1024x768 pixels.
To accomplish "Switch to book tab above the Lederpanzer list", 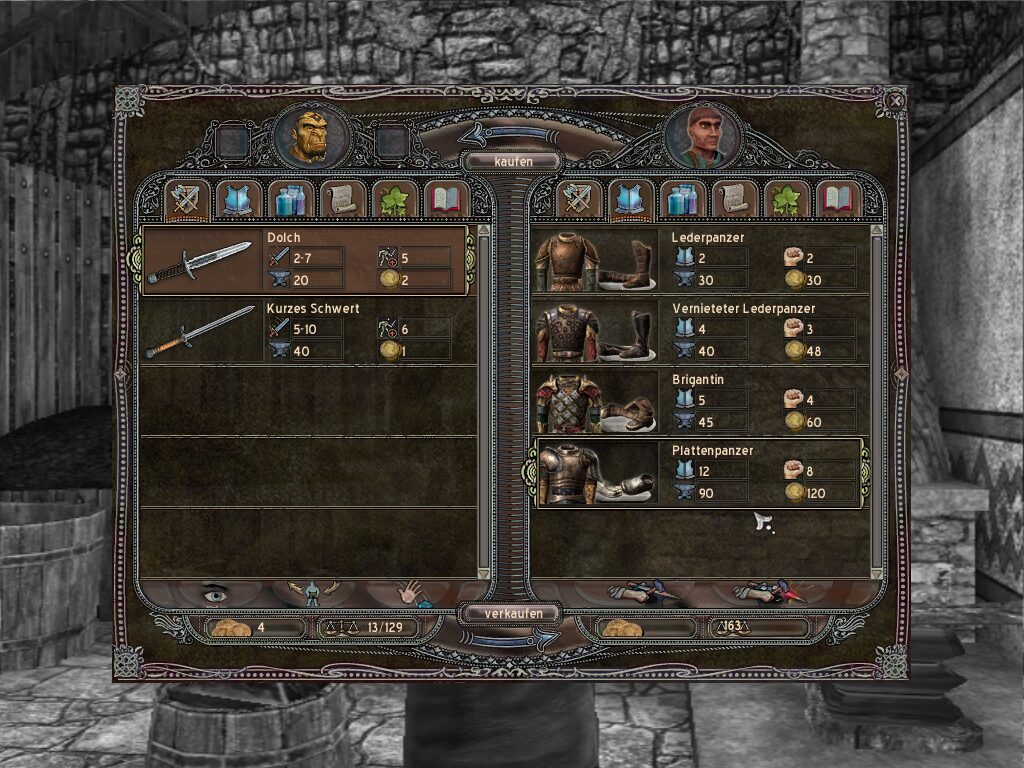I will point(839,201).
